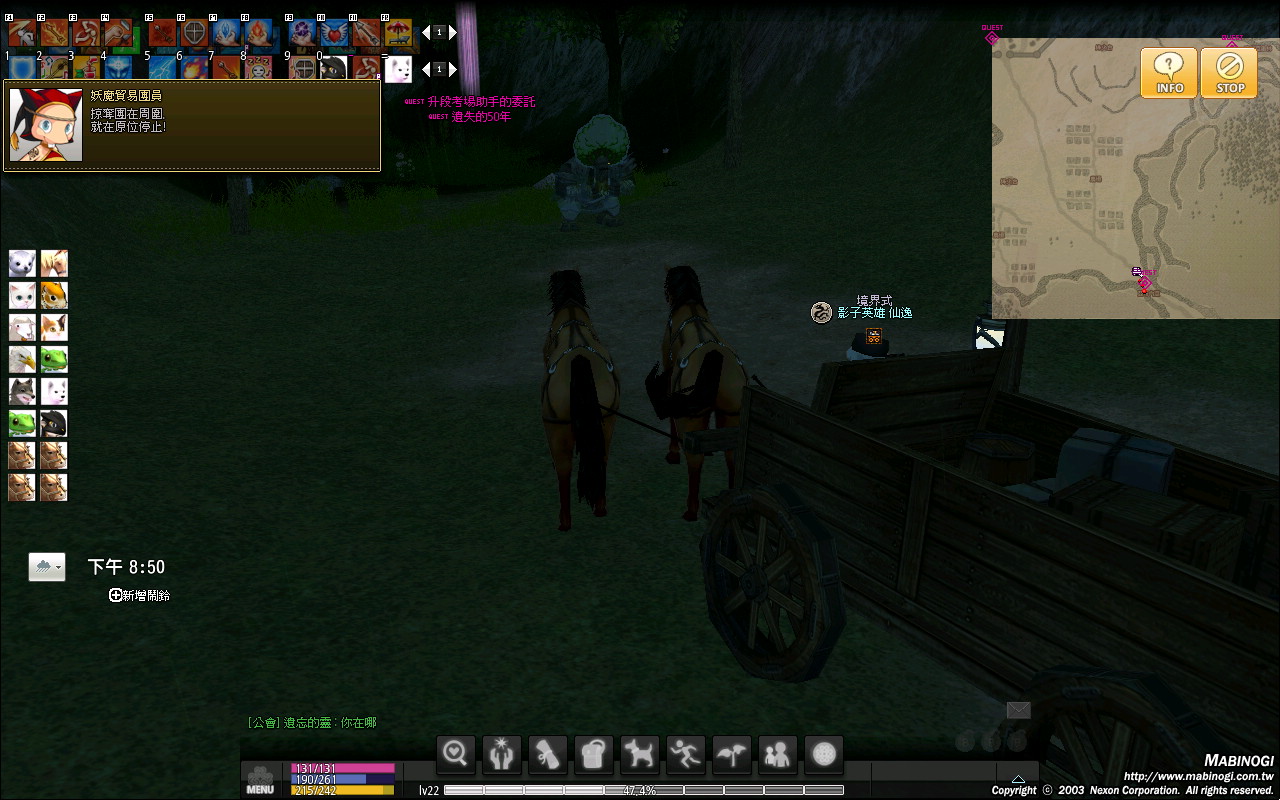Open the heart magnifier search button
Image resolution: width=1280 pixels, height=800 pixels.
click(x=456, y=754)
